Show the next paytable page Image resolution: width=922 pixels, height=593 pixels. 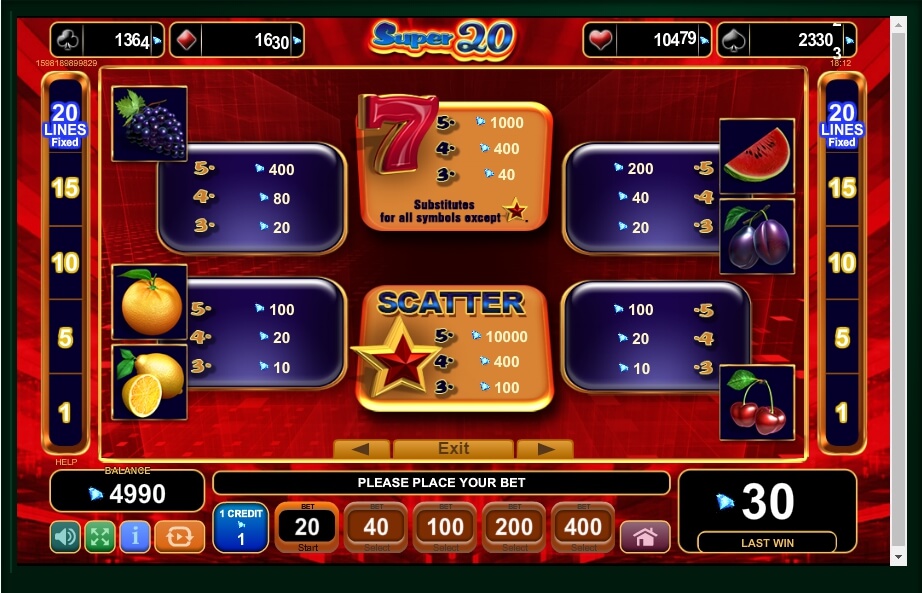(545, 449)
